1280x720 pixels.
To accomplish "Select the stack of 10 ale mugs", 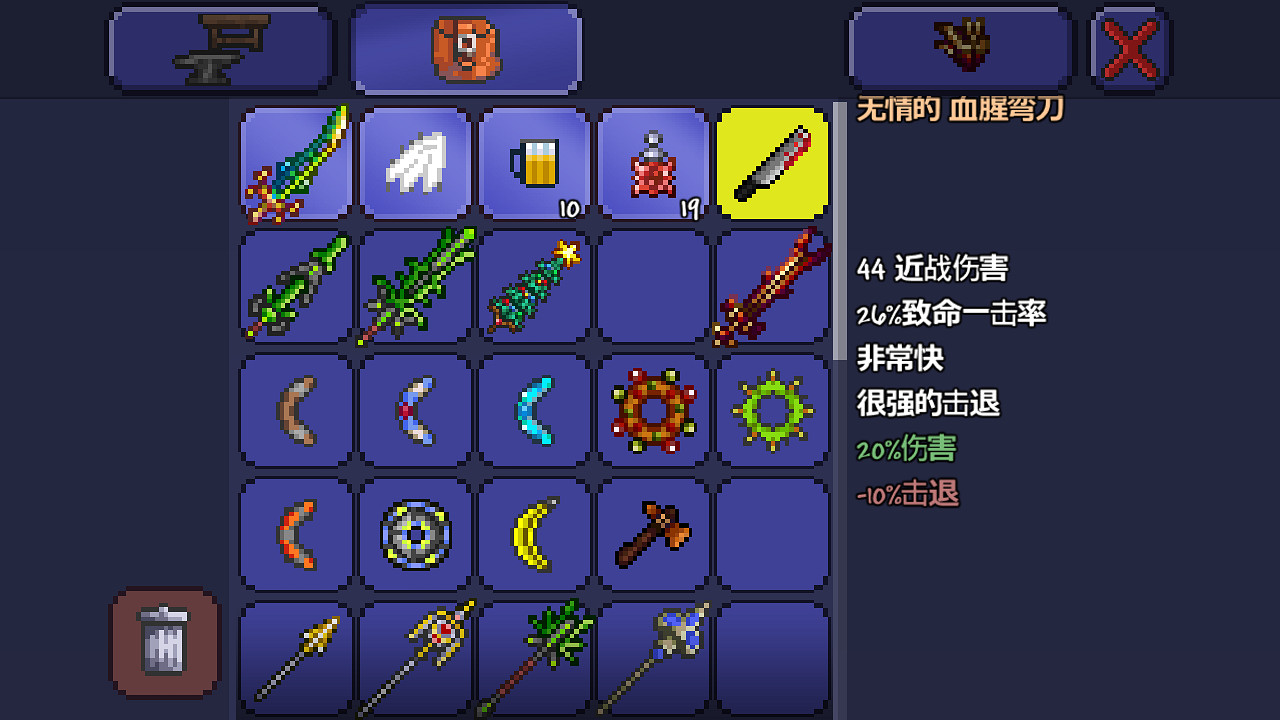I will 534,163.
